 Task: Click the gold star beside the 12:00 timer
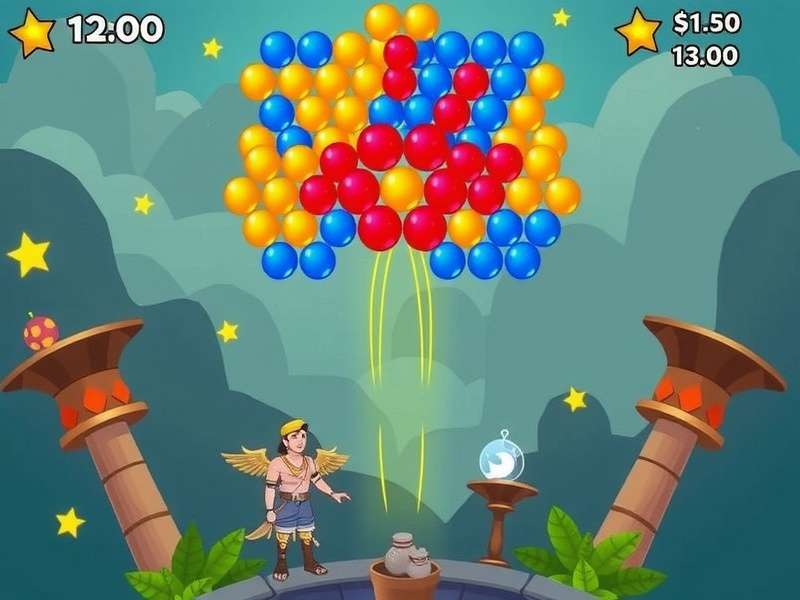click(32, 33)
